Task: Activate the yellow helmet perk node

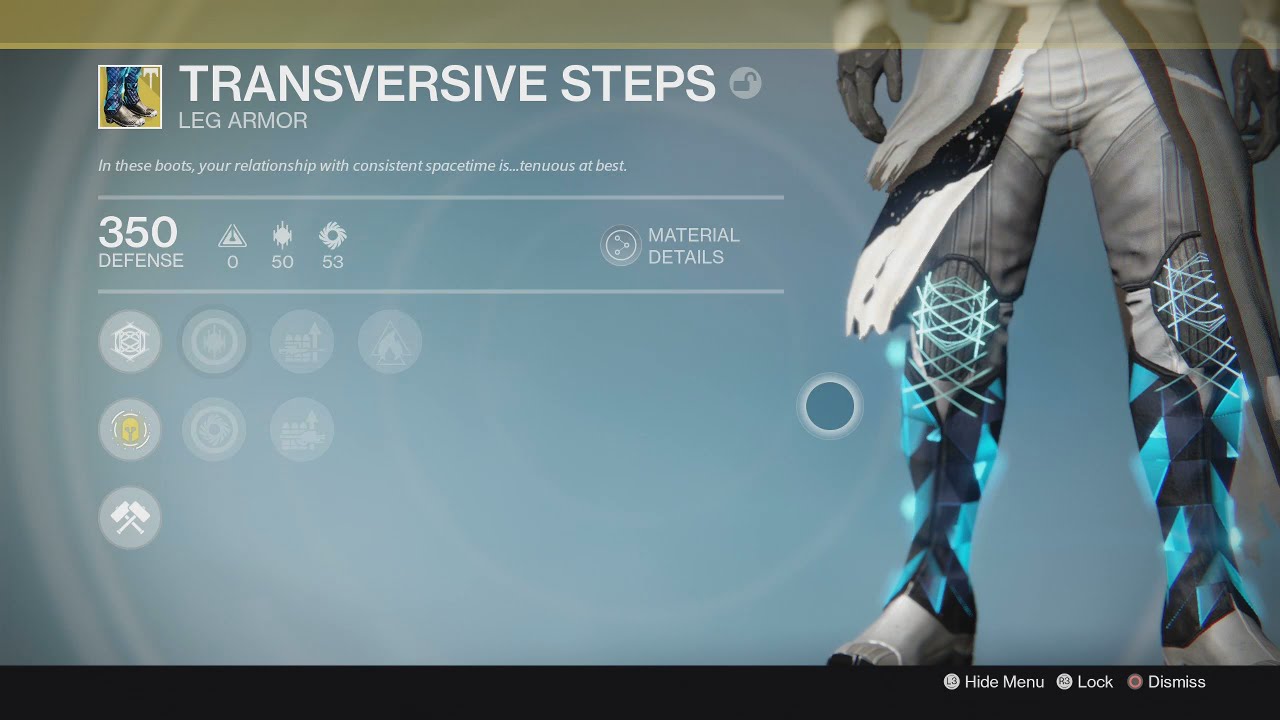Action: 130,430
